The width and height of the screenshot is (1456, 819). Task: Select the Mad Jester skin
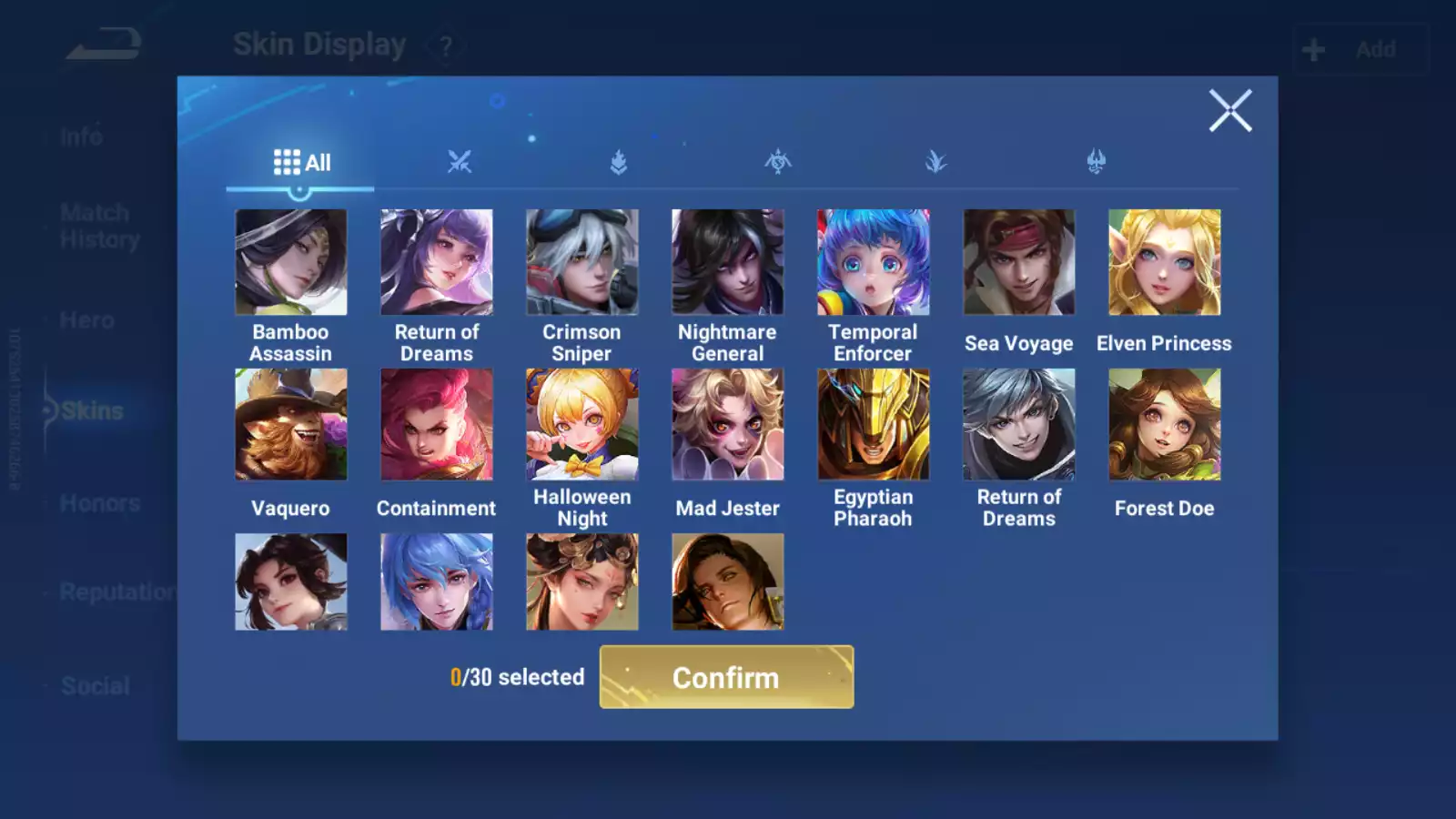tap(727, 424)
